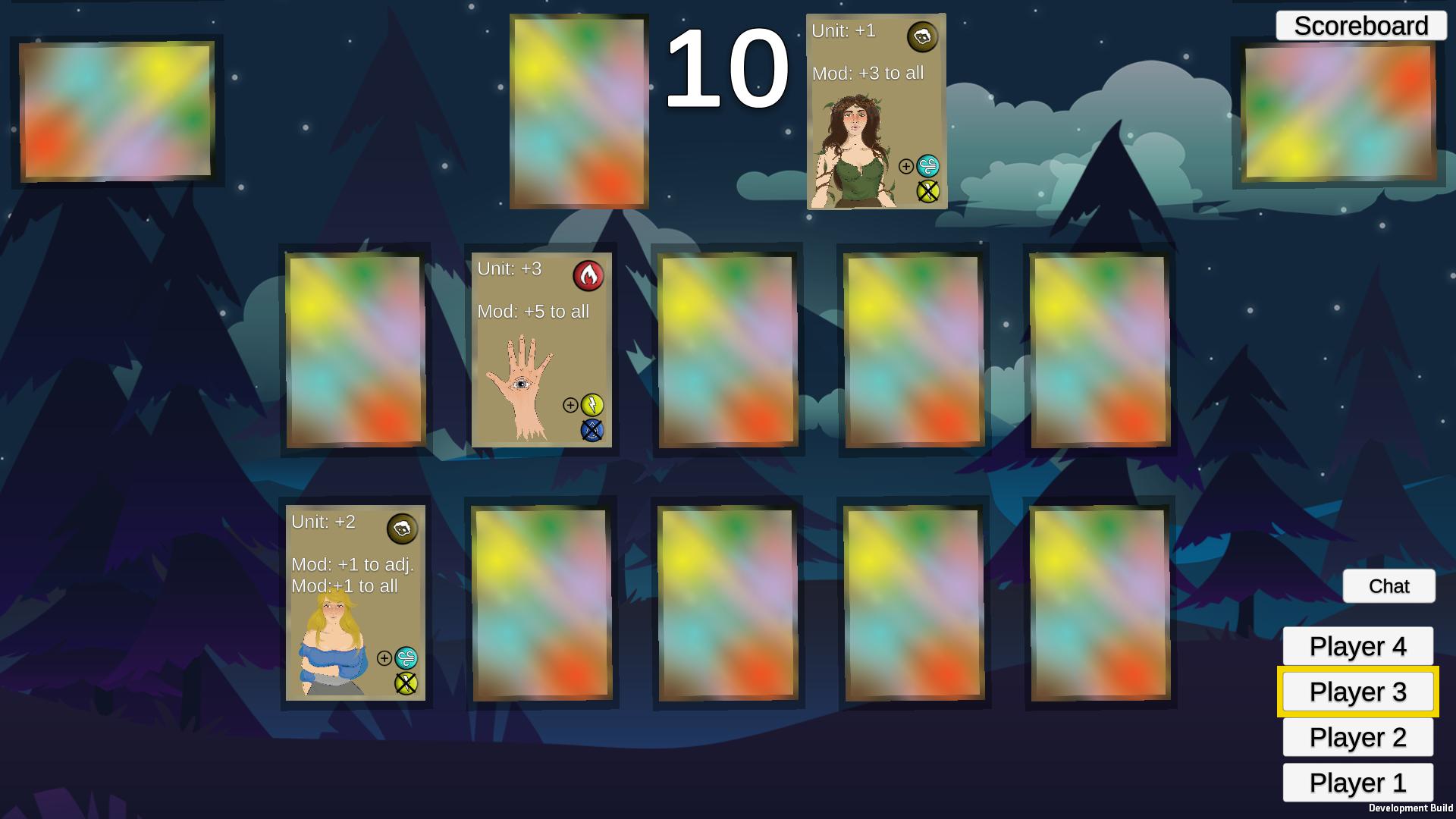This screenshot has width=1456, height=819.
Task: Click the fire element icon on Unit +3 card
Action: click(590, 276)
